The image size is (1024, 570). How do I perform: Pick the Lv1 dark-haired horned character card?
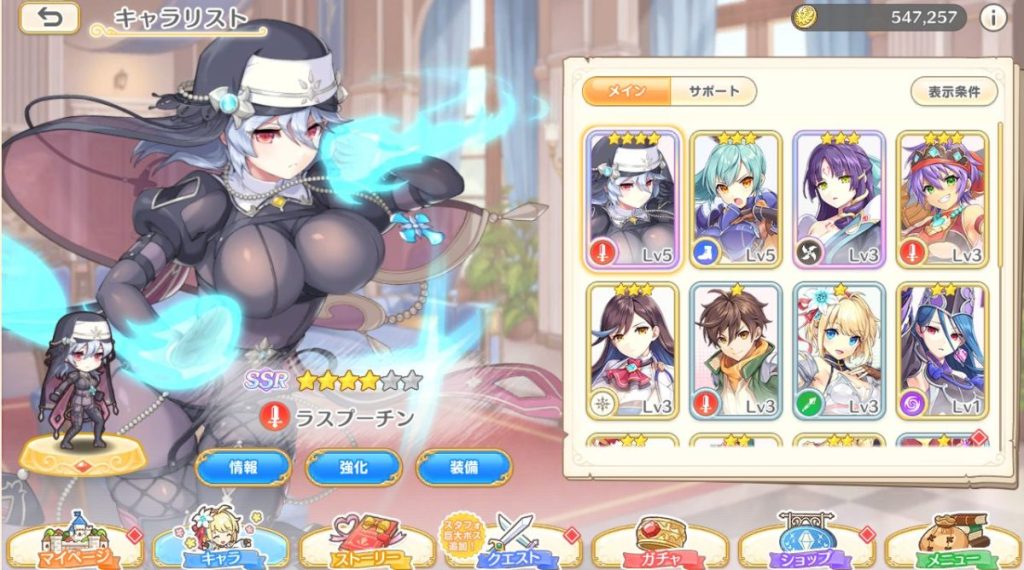point(942,351)
